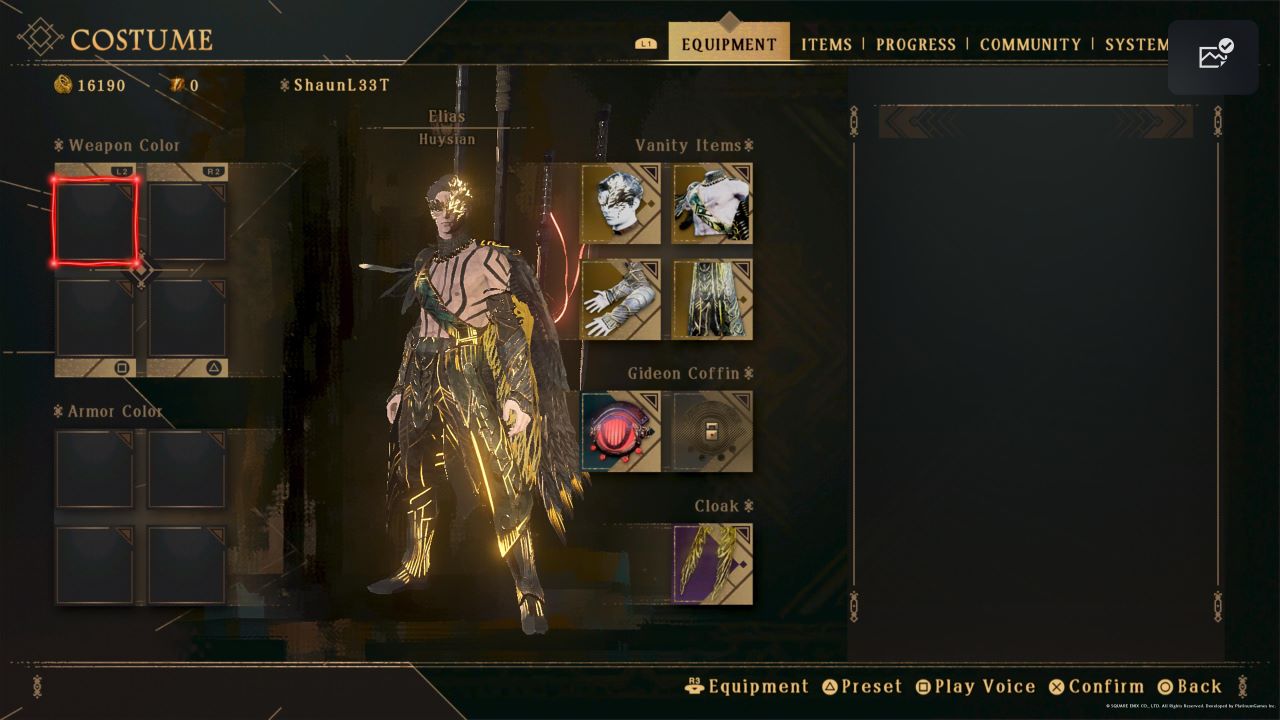The height and width of the screenshot is (720, 1280).
Task: Open the Community tab
Action: tap(1030, 44)
